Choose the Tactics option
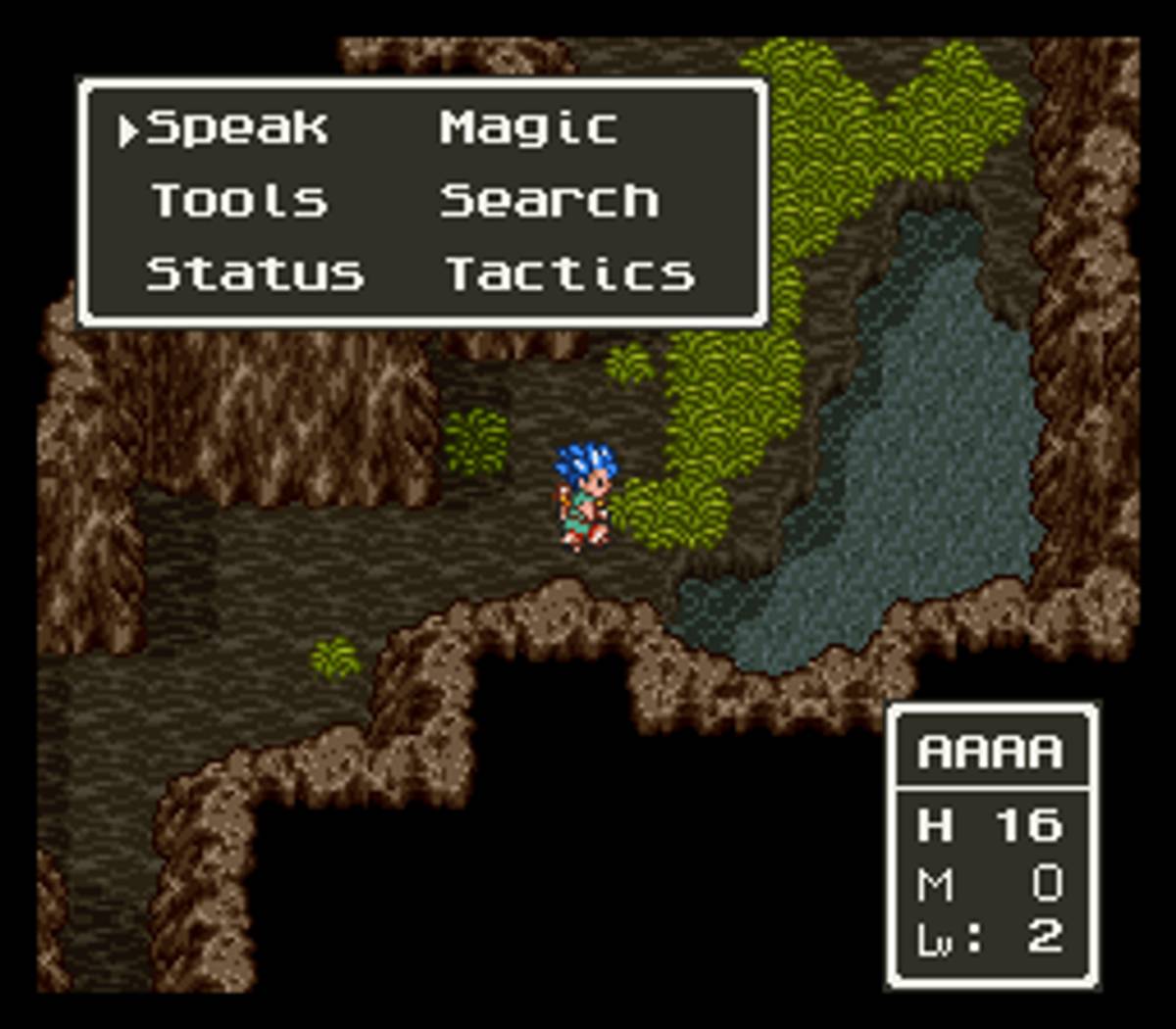Image resolution: width=1176 pixels, height=1029 pixels. [x=570, y=273]
